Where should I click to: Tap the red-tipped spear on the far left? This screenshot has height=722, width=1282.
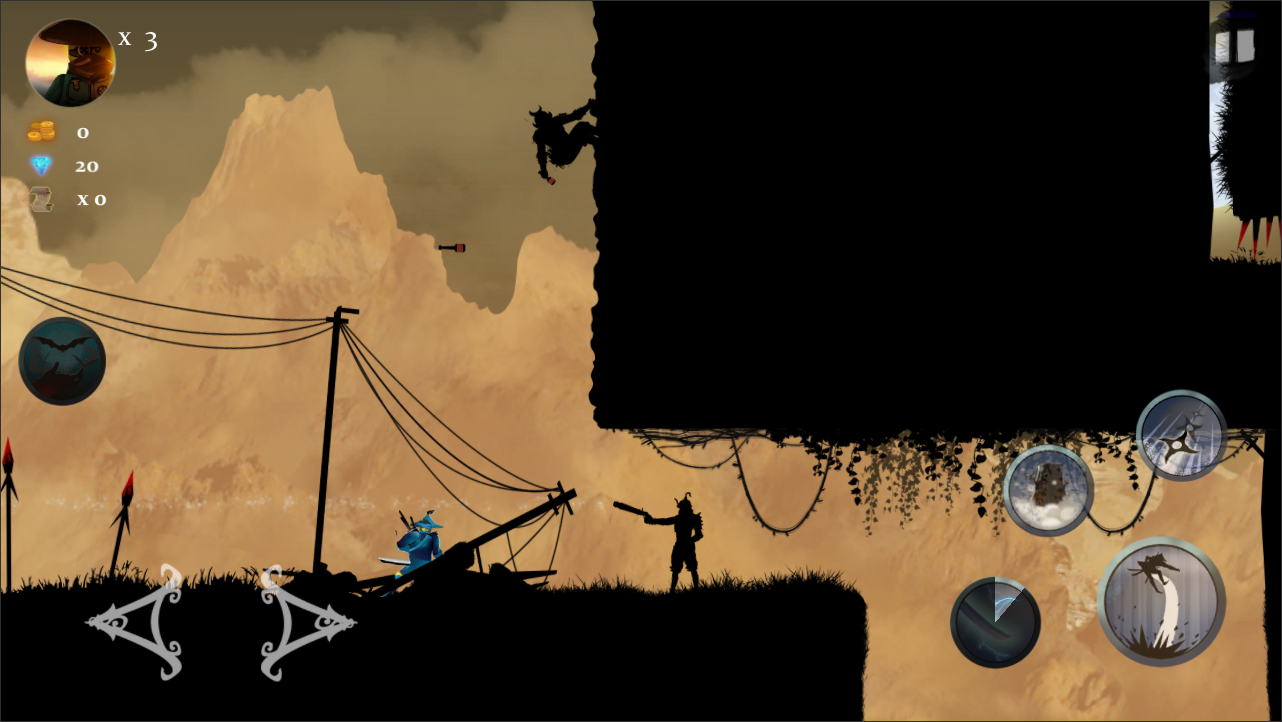pos(8,470)
